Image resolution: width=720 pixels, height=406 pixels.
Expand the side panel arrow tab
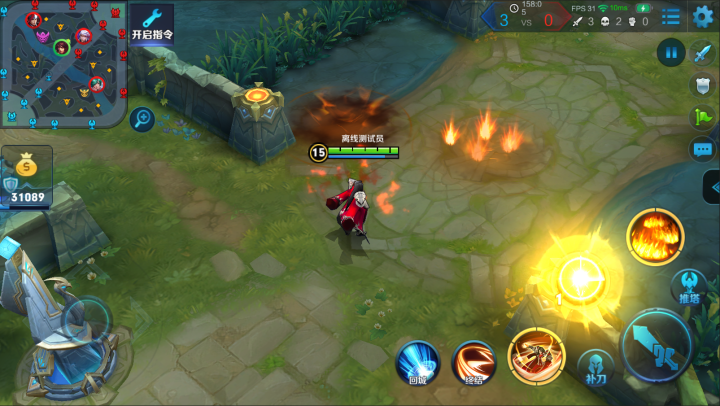click(x=711, y=187)
